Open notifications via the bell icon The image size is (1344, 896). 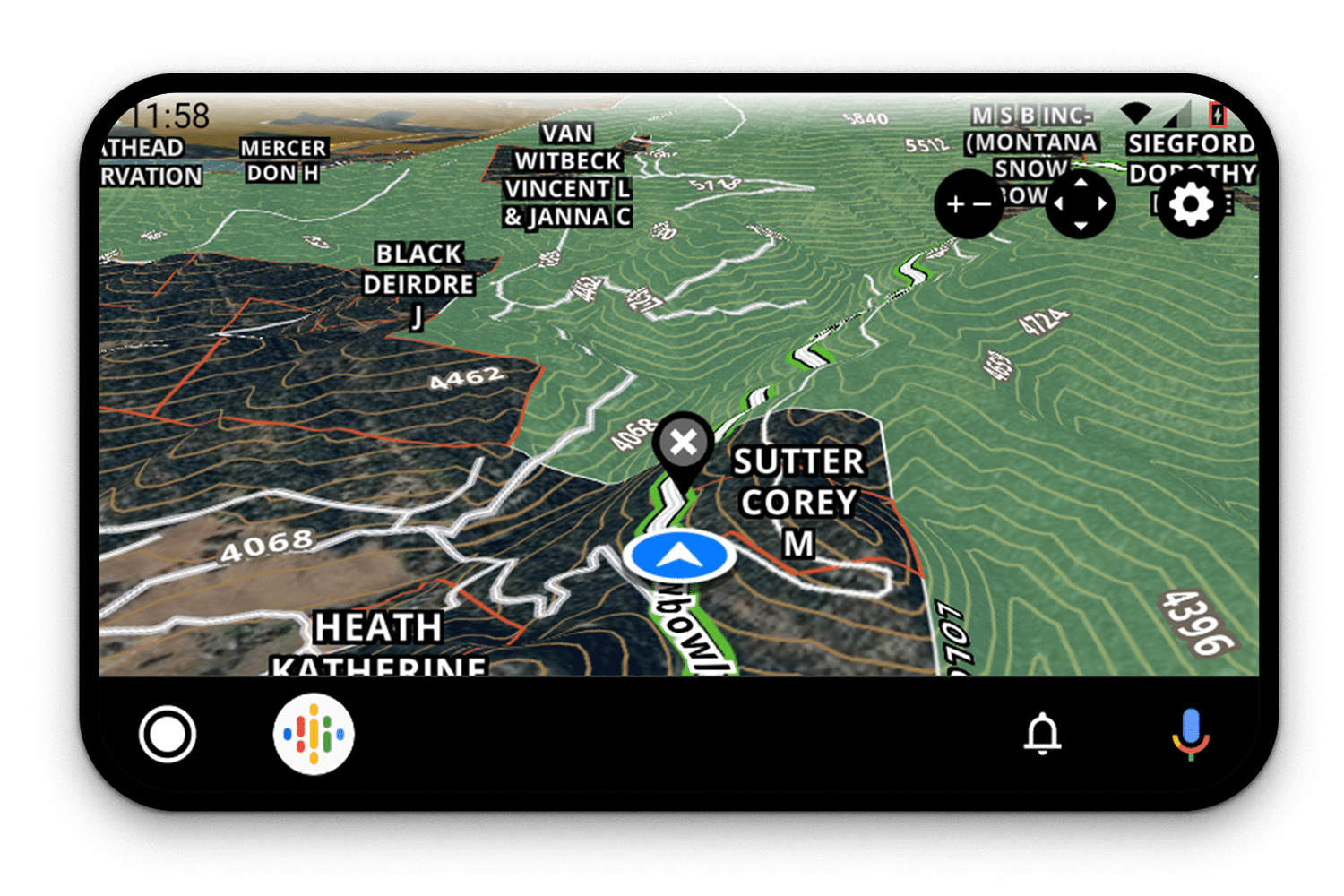[x=1043, y=735]
